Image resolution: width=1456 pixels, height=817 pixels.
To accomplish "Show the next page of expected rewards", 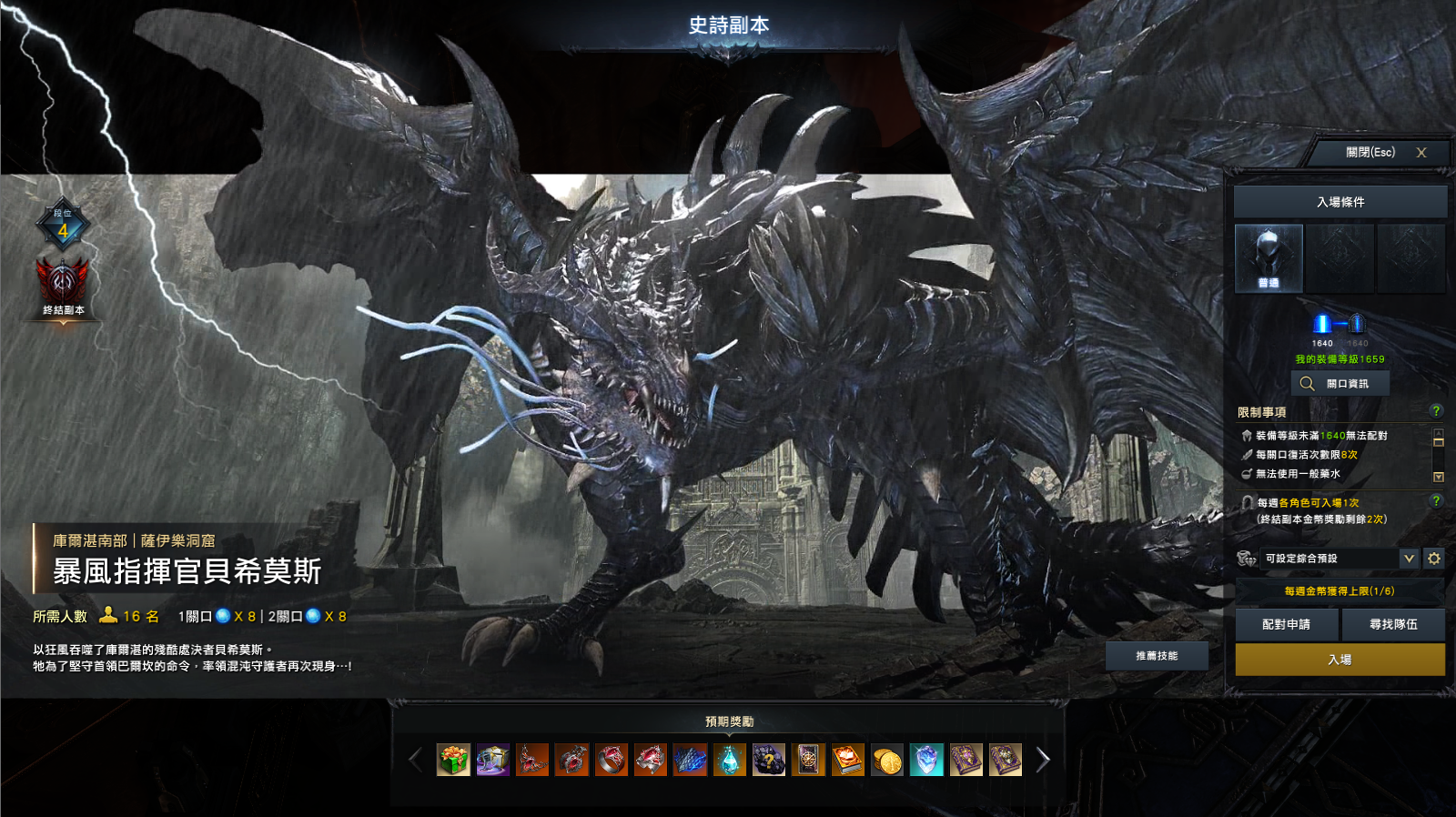I will click(x=1043, y=760).
